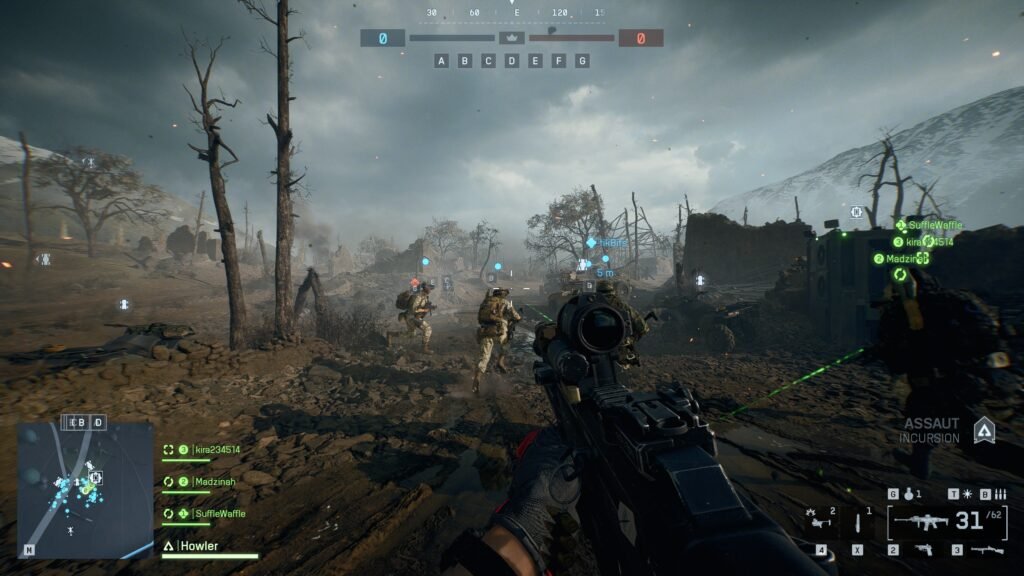
Task: Click squadmate kira234514 in squad list
Action: tap(207, 450)
